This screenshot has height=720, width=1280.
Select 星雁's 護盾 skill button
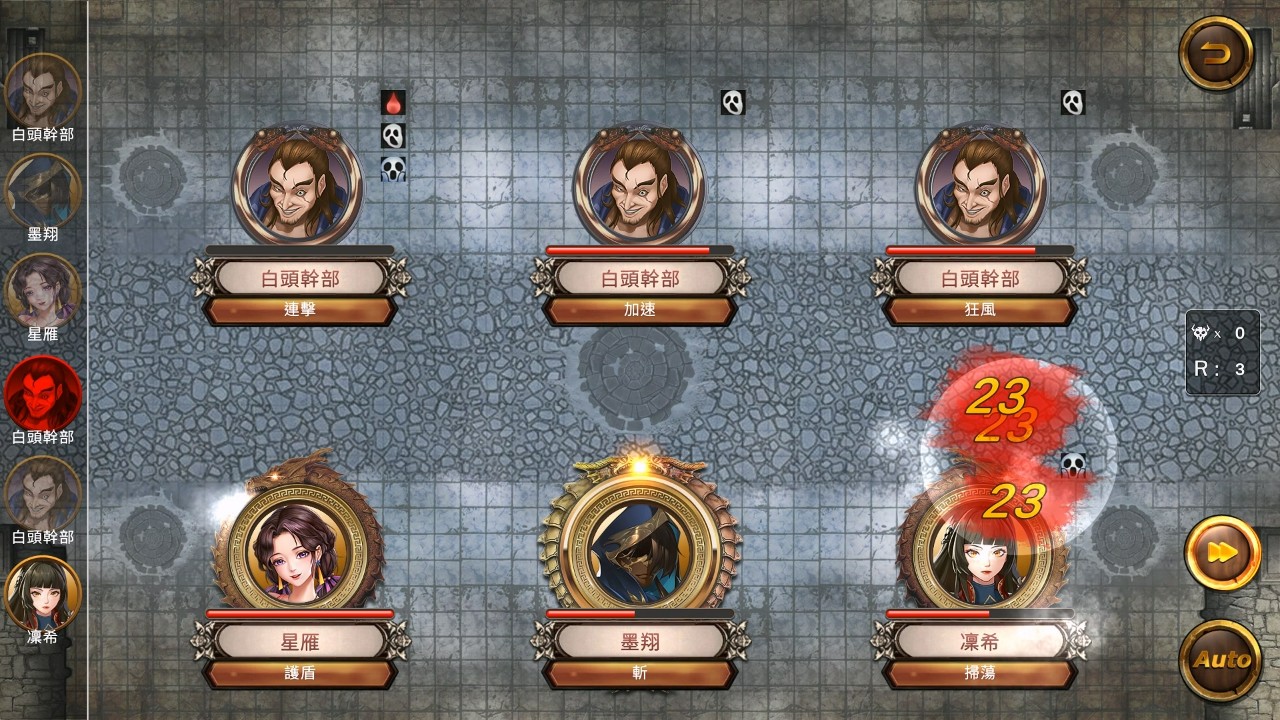point(300,673)
